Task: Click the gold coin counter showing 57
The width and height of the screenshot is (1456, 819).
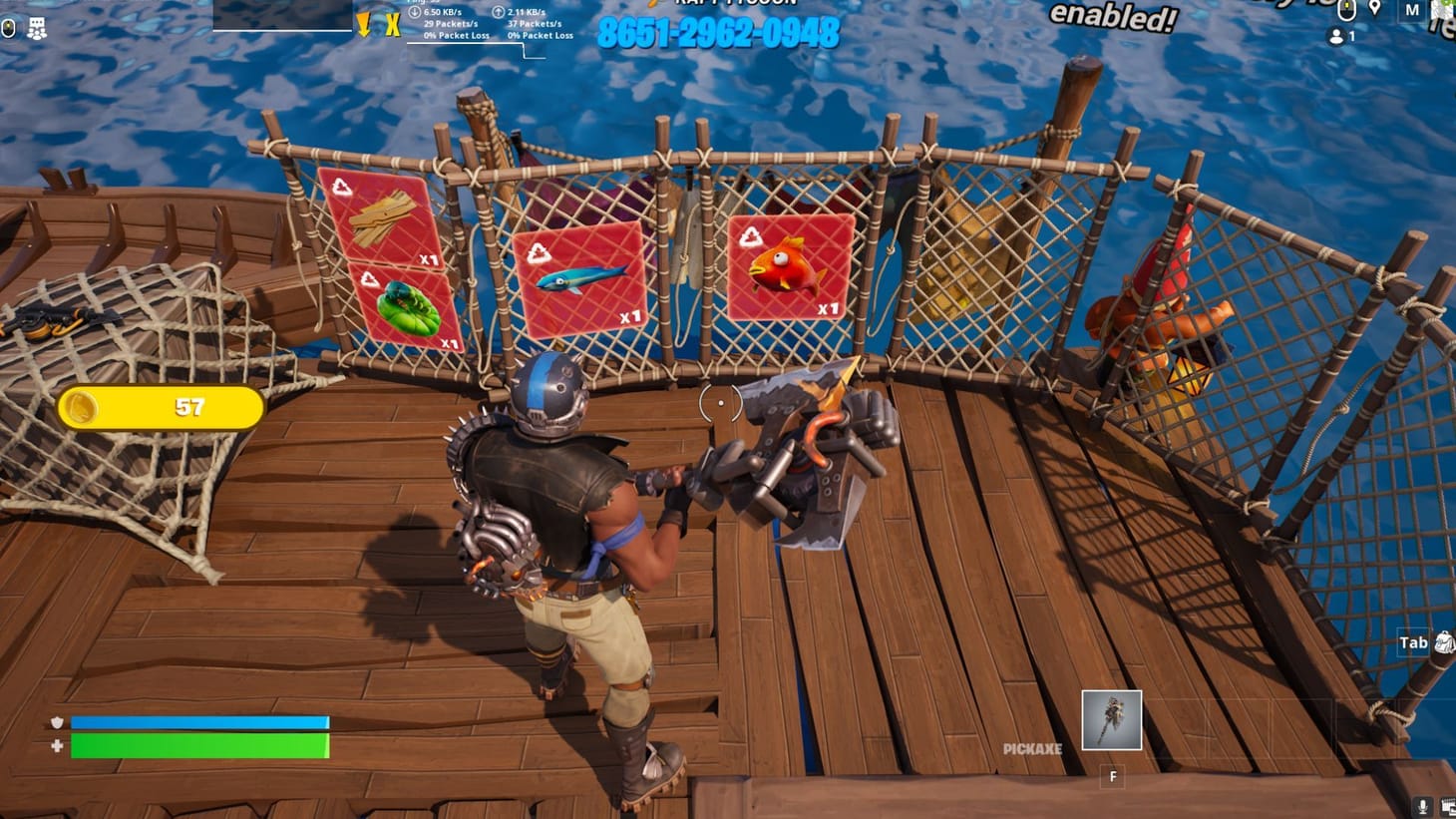Action: (160, 407)
